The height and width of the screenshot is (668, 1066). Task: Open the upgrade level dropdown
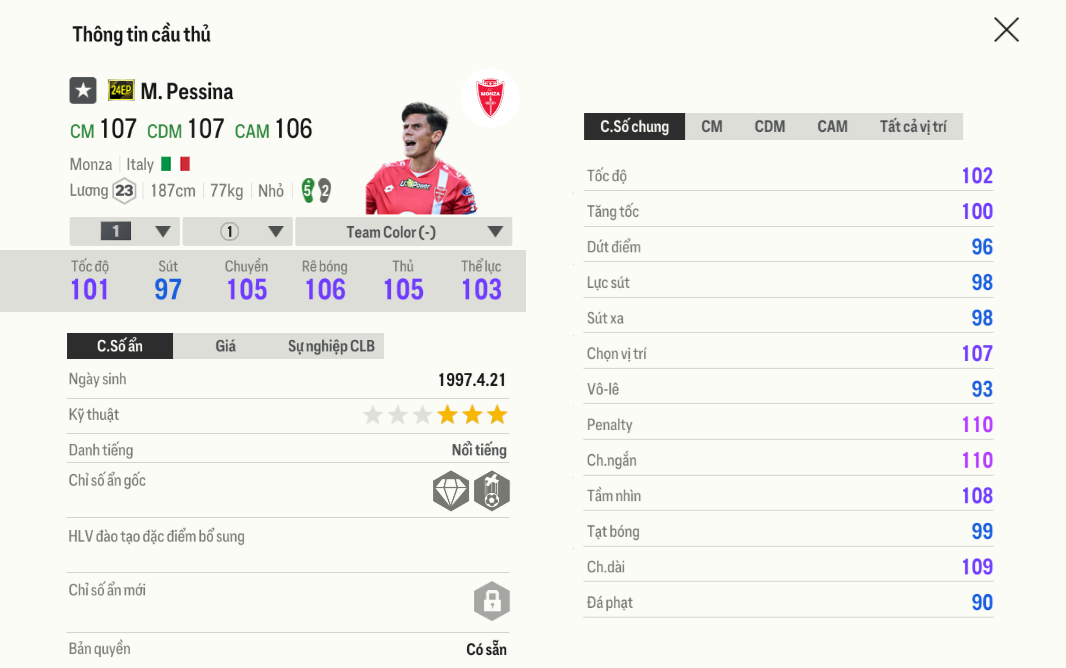pyautogui.click(x=125, y=232)
